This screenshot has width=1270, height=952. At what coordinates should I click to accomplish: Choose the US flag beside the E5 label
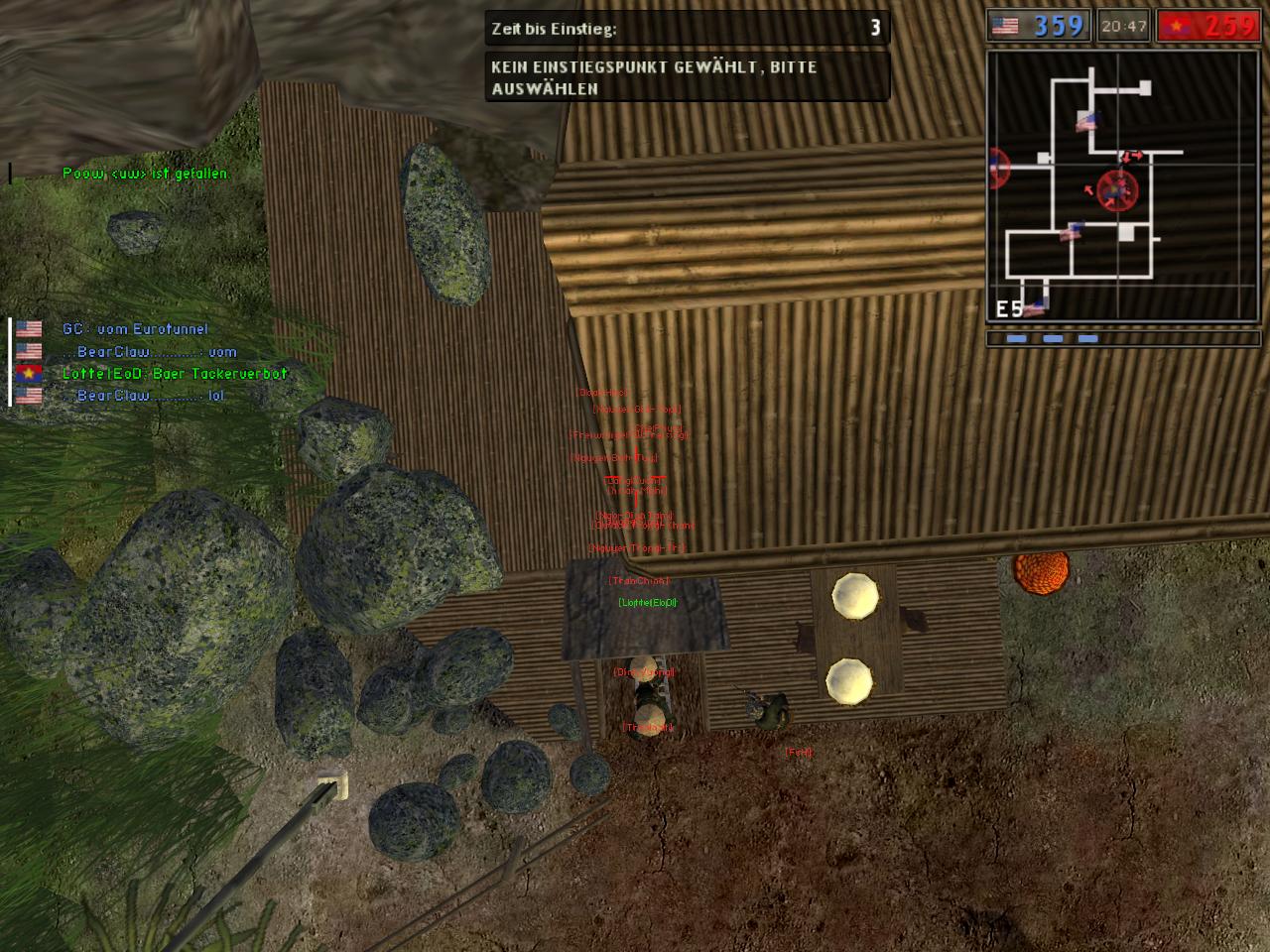coord(1035,307)
